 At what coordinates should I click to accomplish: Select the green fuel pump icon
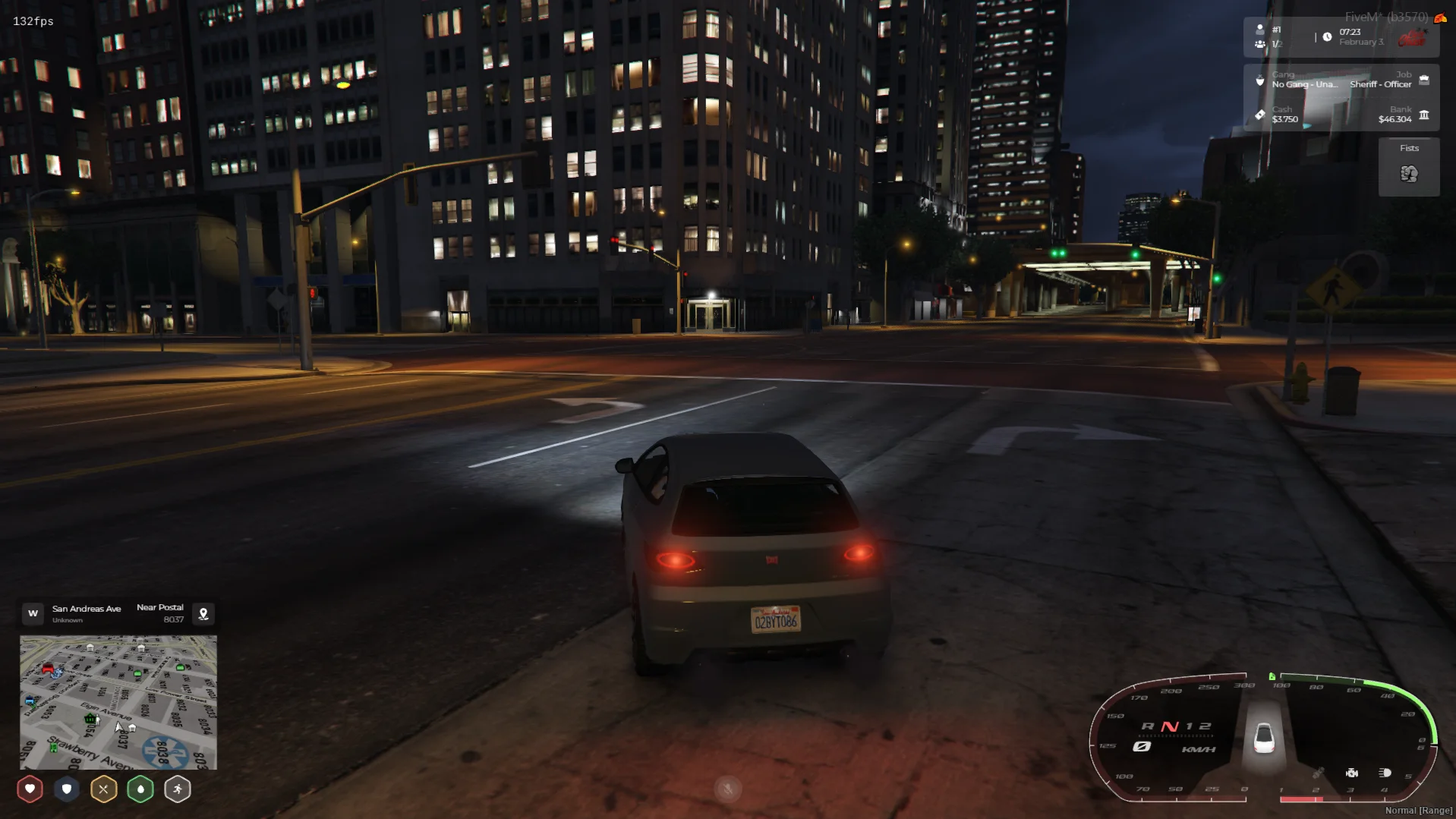[1272, 676]
